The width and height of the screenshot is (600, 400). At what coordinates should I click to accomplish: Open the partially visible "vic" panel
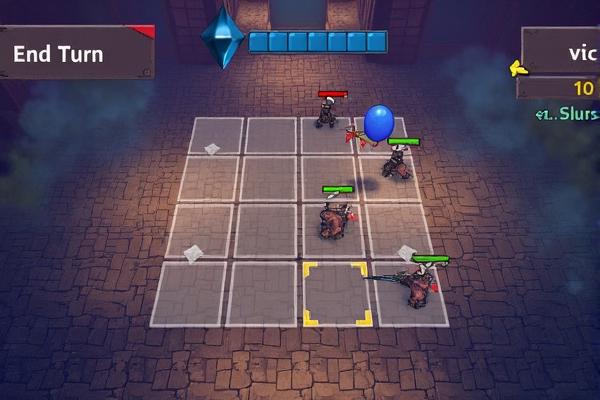click(x=562, y=50)
